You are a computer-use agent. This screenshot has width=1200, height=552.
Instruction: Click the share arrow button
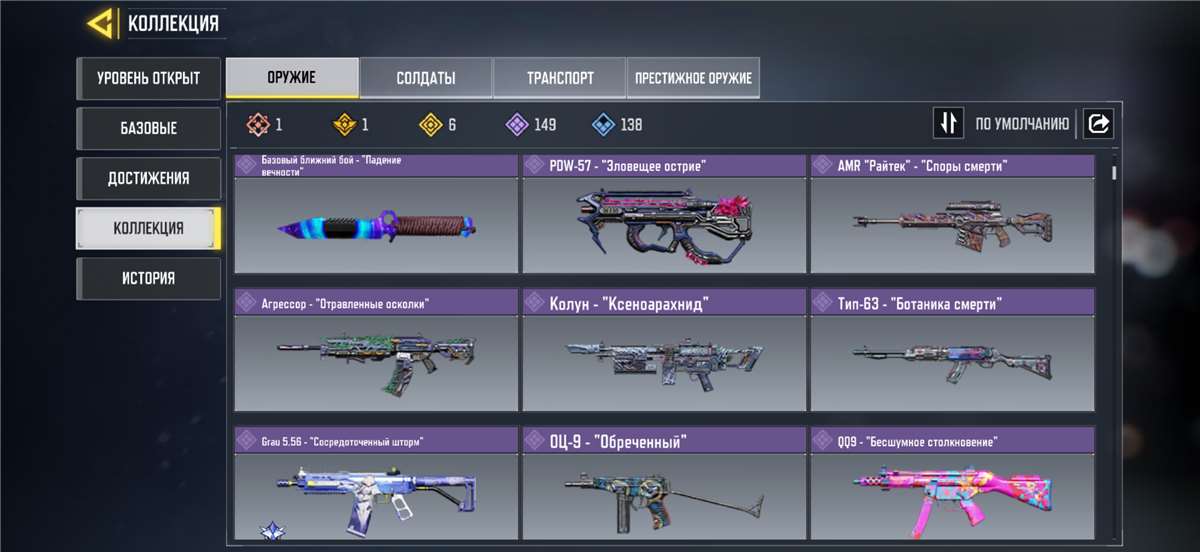pos(1098,124)
